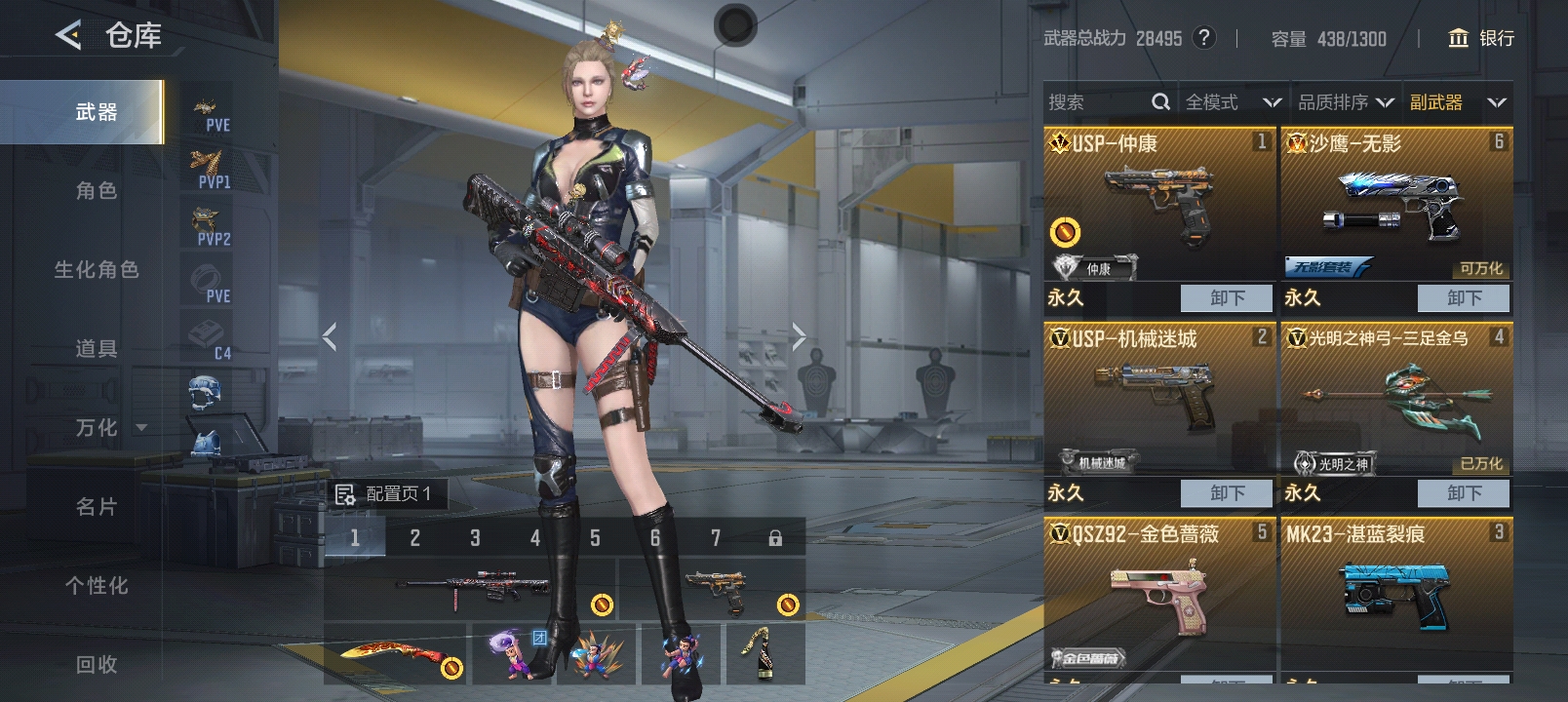1568x702 pixels.
Task: Go back using the 仓库 back arrow
Action: click(68, 36)
